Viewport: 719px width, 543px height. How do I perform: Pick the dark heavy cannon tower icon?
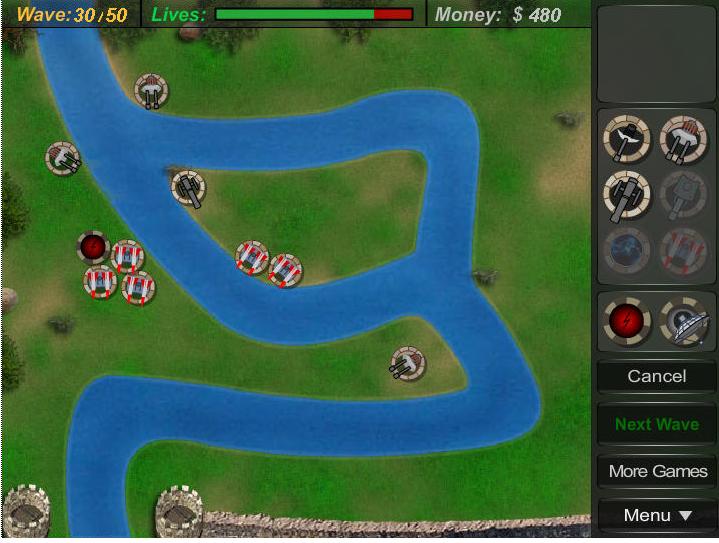pos(628,195)
